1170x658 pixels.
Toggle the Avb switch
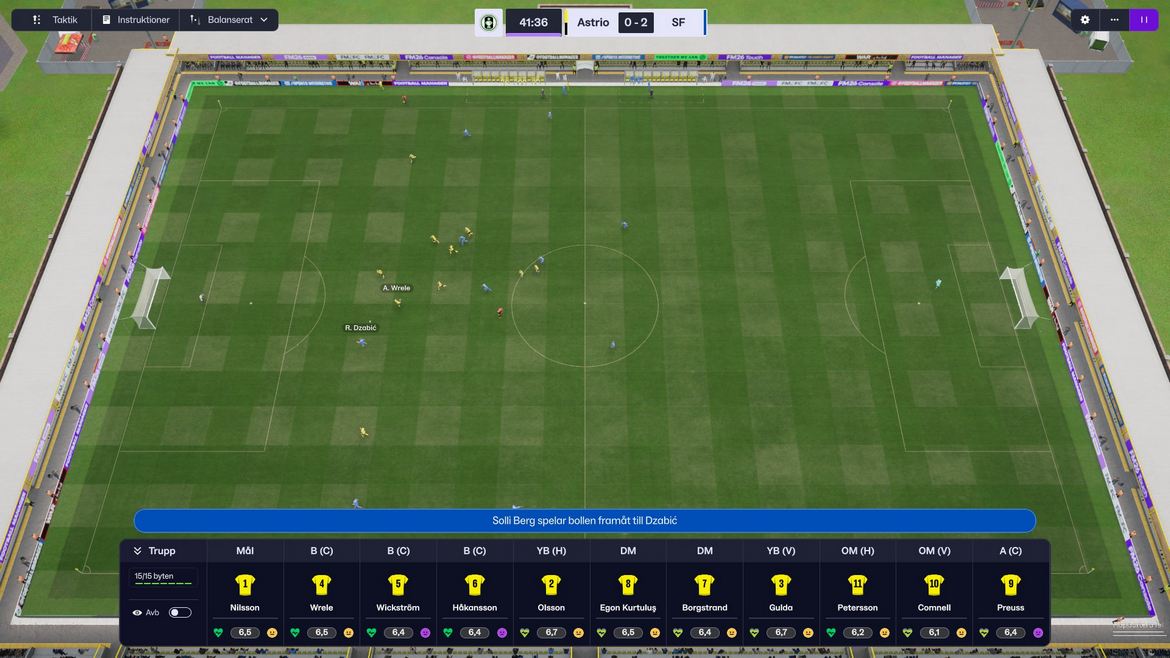180,612
